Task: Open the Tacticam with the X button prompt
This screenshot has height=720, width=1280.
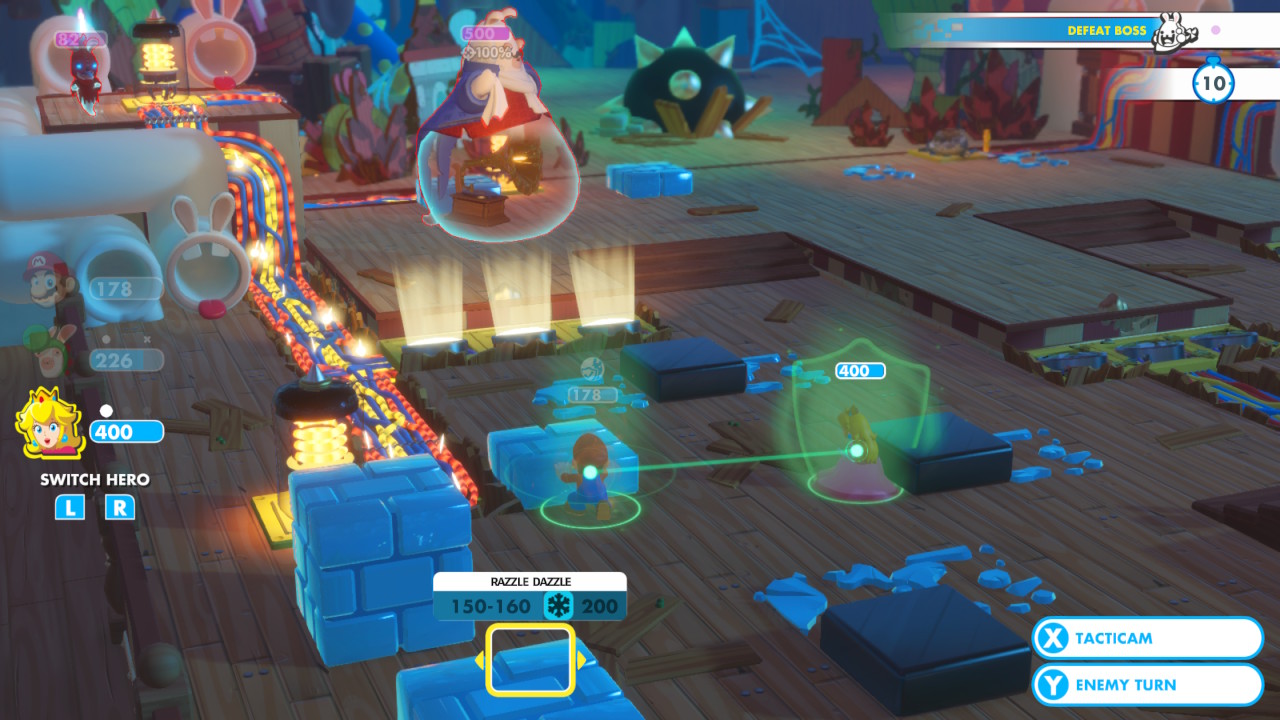Action: (1146, 638)
